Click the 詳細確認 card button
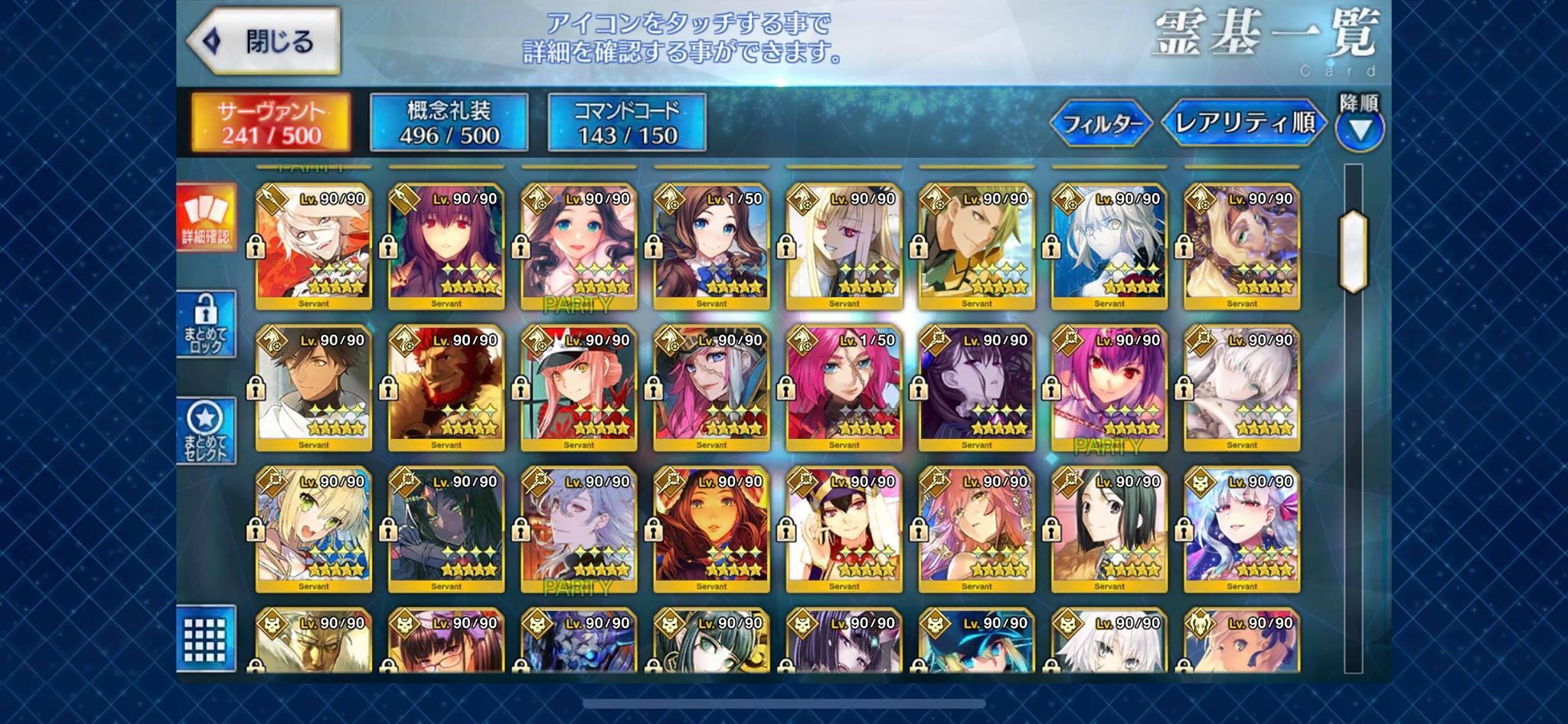1568x724 pixels. 205,218
